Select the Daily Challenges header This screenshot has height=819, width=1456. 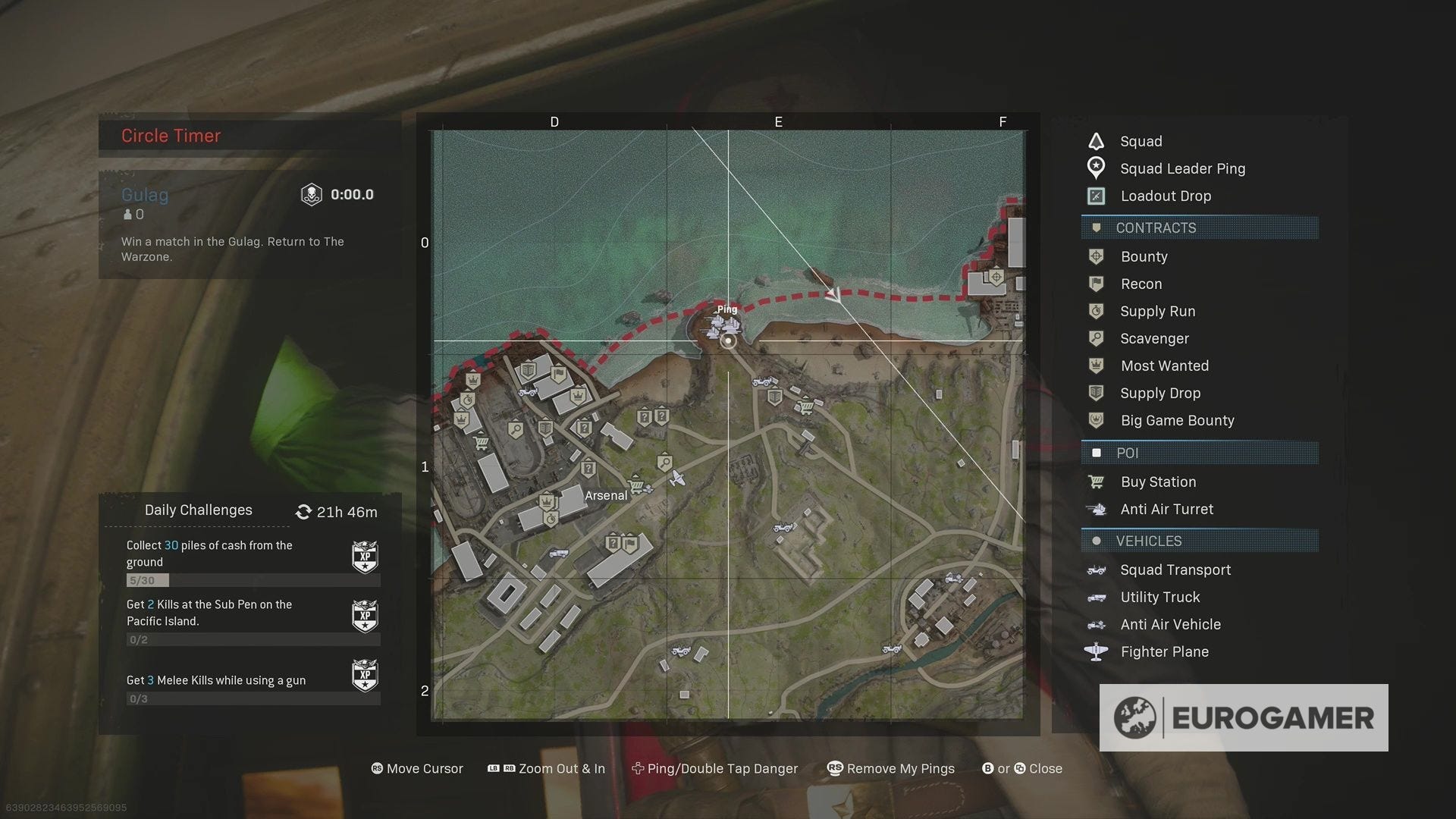198,510
